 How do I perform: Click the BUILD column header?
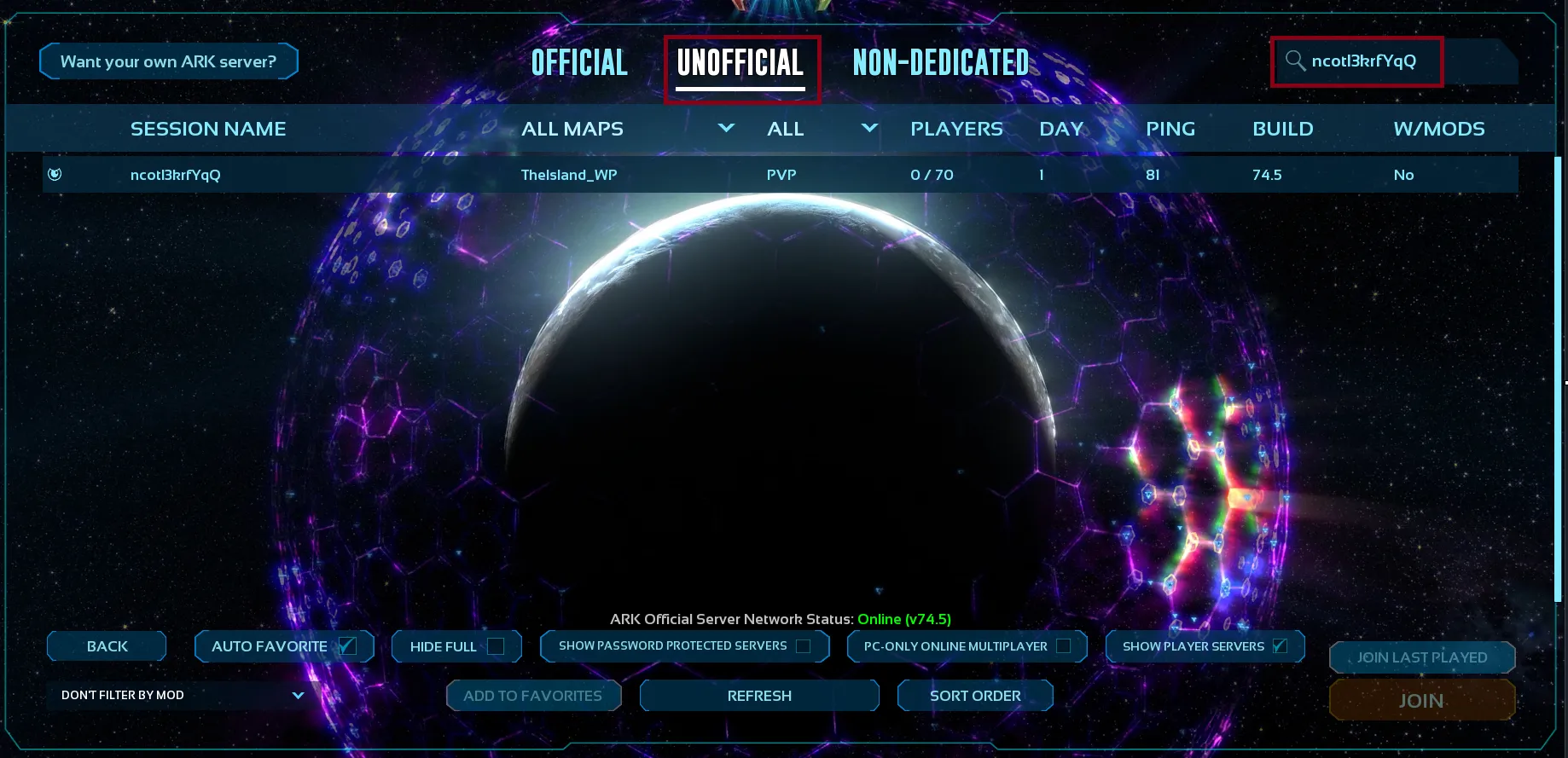click(1283, 129)
